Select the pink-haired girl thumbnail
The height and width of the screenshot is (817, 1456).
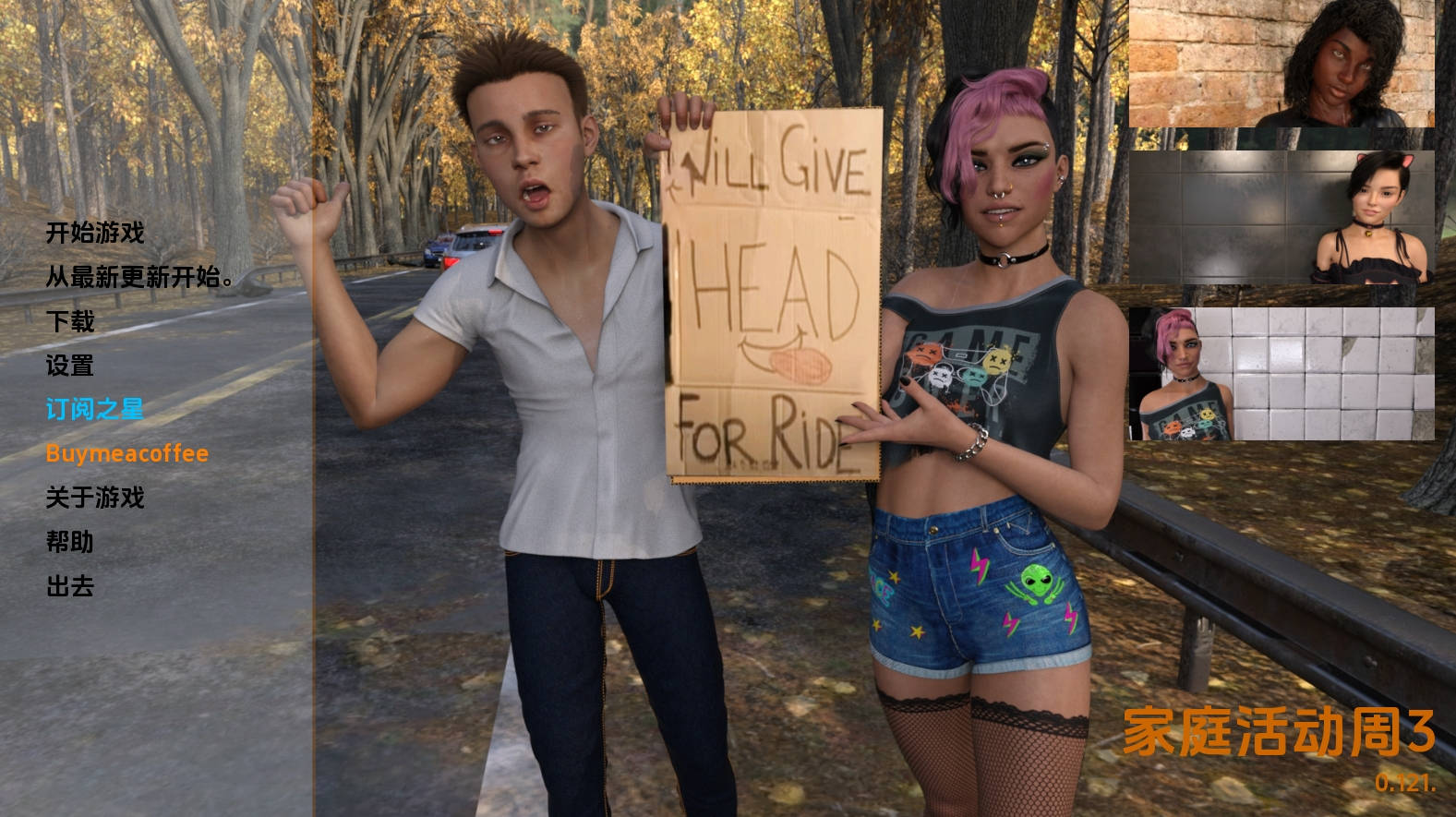point(1282,374)
